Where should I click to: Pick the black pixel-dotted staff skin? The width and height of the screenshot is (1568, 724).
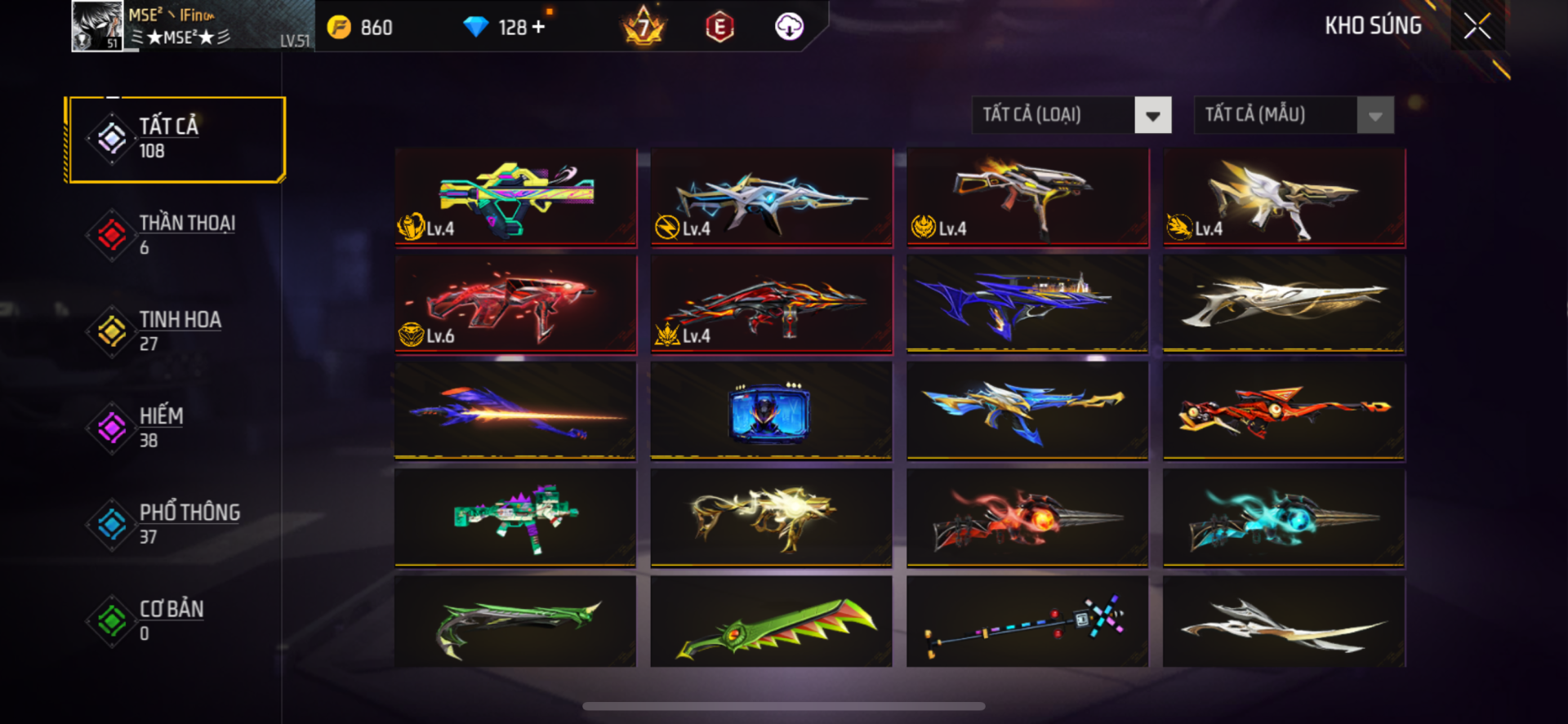pyautogui.click(x=1027, y=622)
